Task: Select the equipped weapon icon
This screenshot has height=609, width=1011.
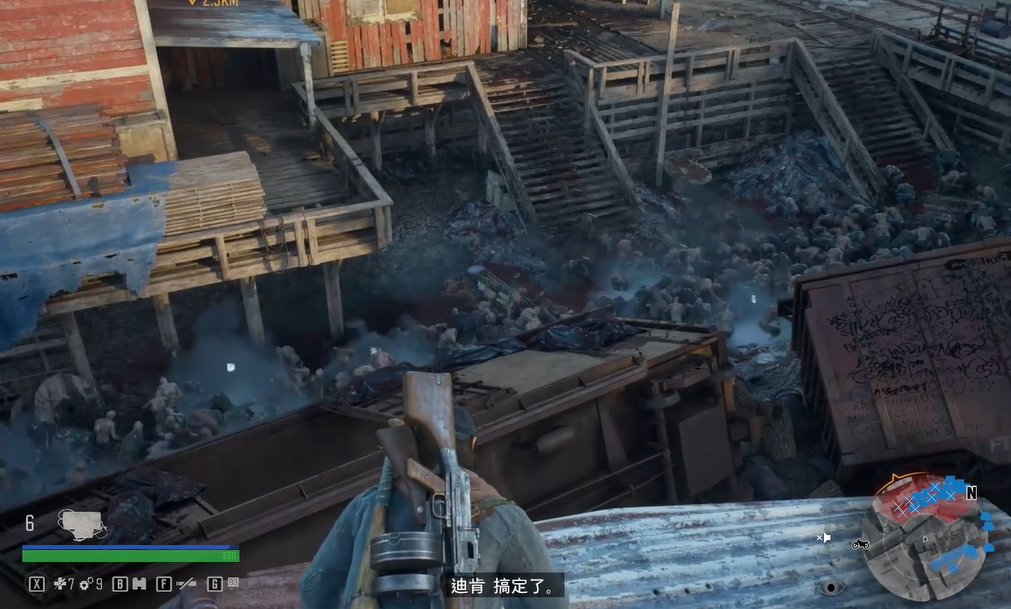Action: pos(82,522)
